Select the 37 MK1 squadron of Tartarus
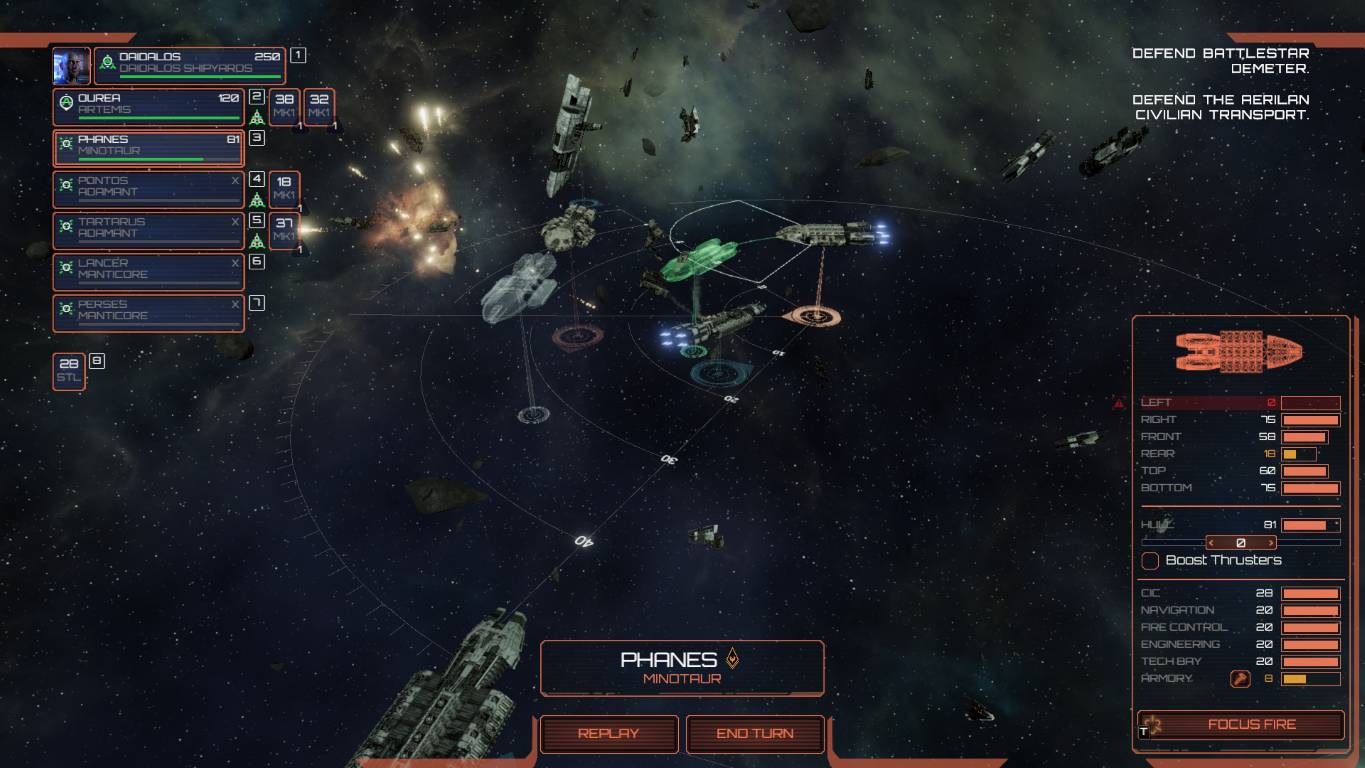Image resolution: width=1365 pixels, height=768 pixels. [x=285, y=230]
